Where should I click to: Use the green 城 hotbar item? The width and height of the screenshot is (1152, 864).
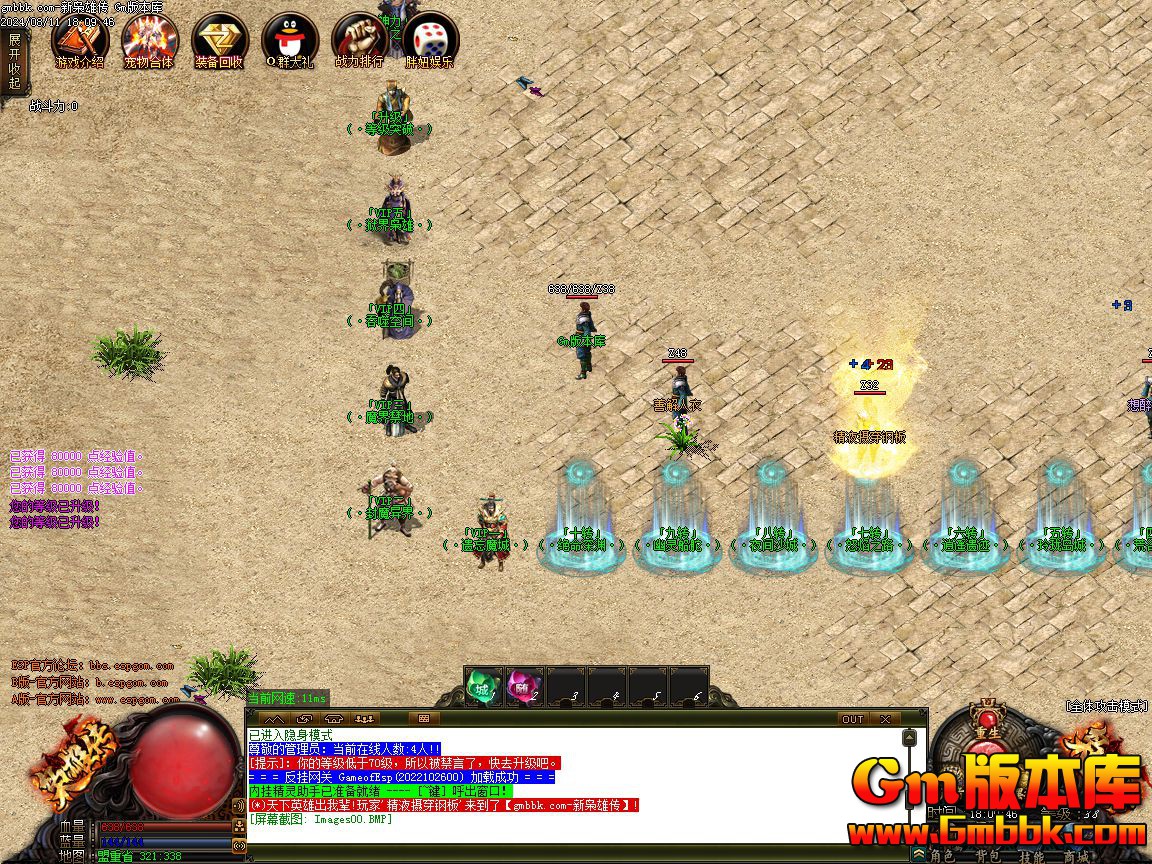coord(483,687)
